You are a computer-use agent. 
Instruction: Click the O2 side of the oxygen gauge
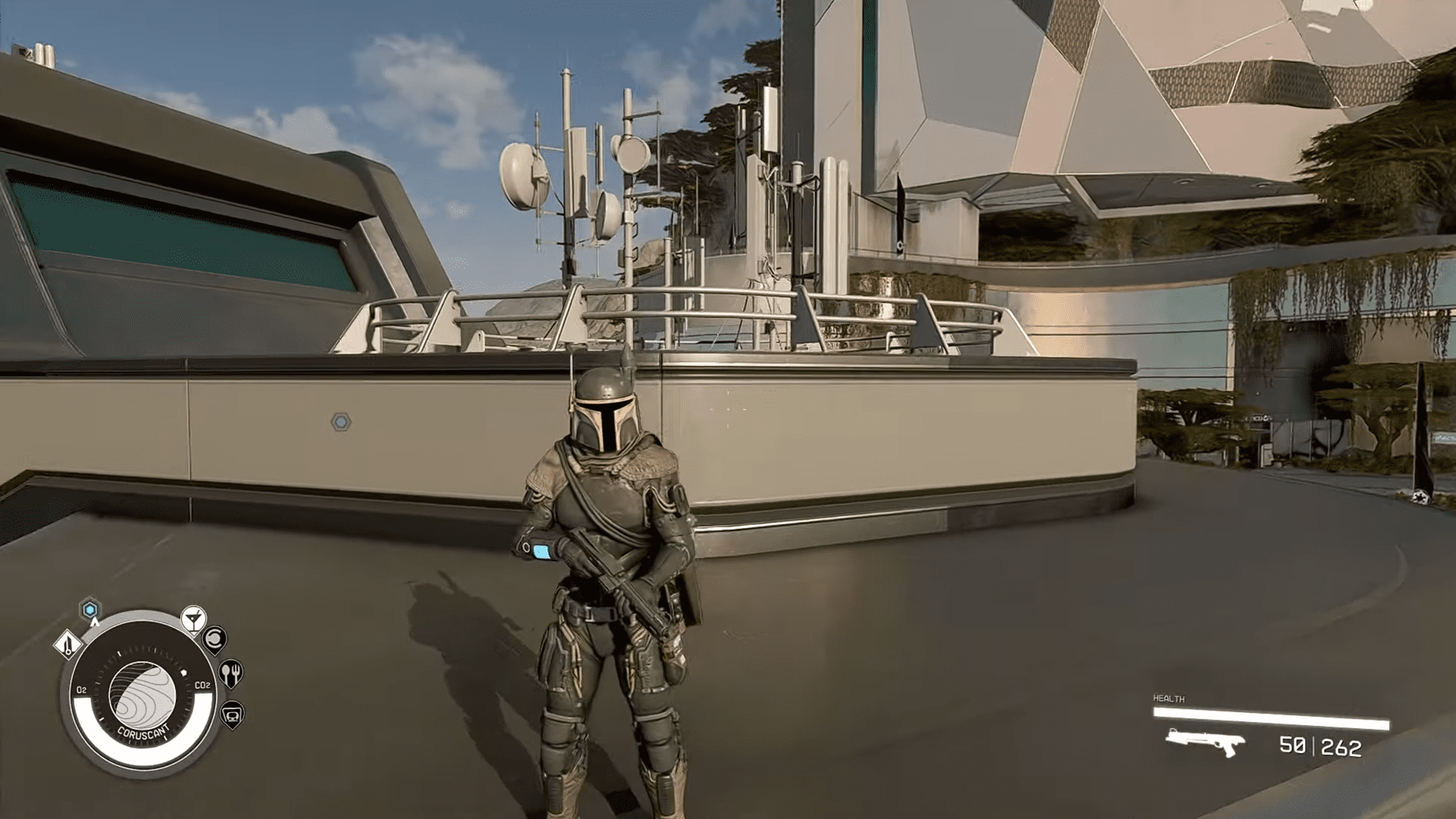coord(82,689)
